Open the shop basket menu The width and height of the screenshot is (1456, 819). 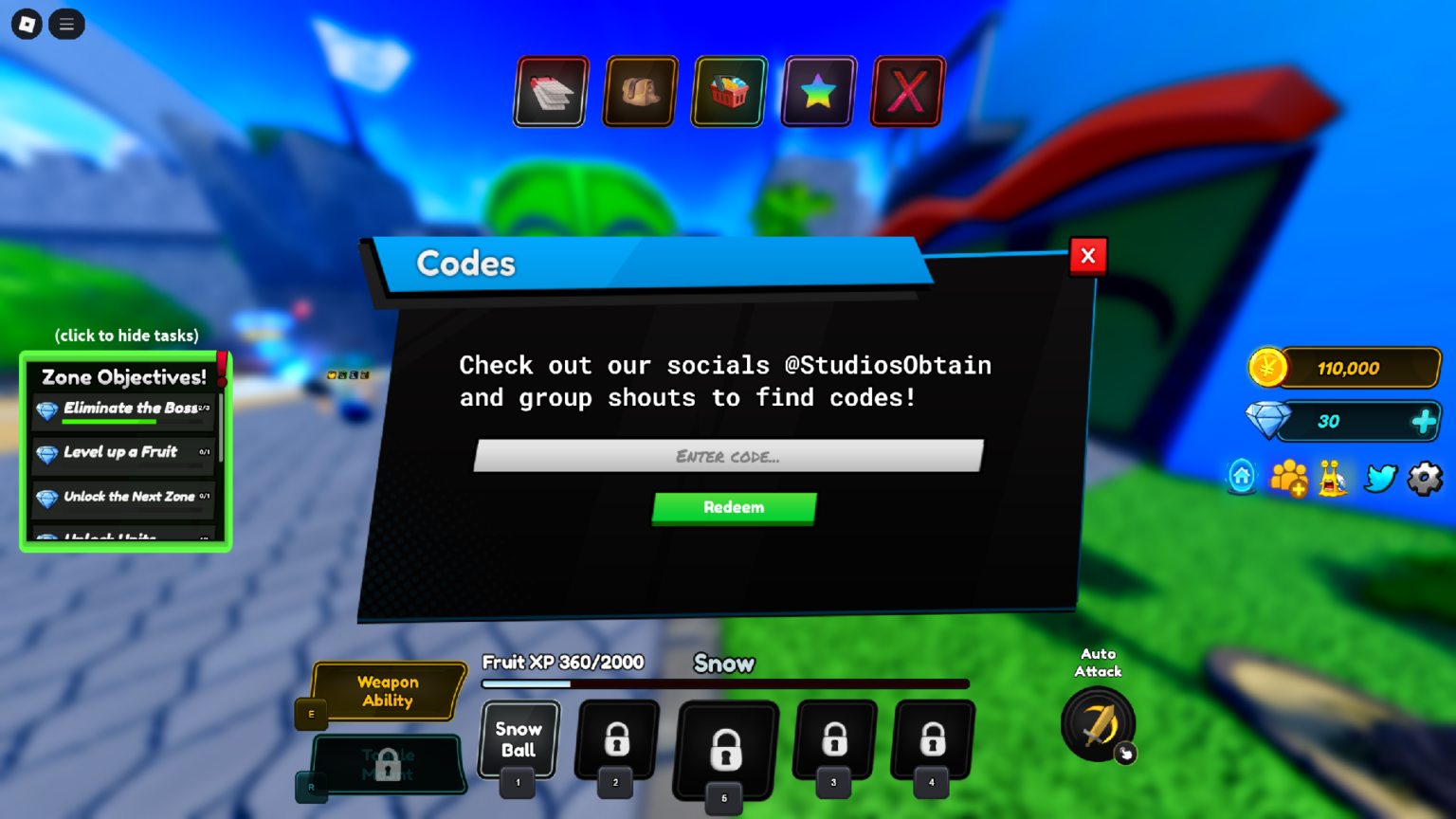pos(727,91)
